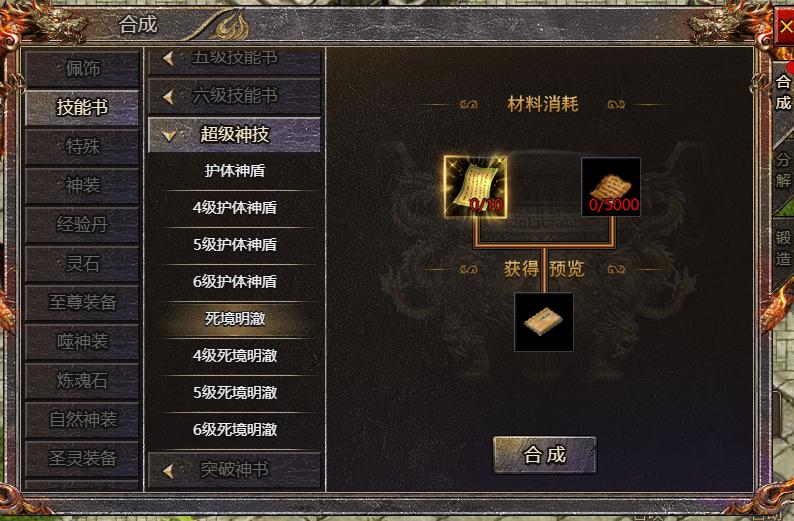This screenshot has width=794, height=521.
Task: Switch to the 炼魂石 category
Action: pos(82,380)
